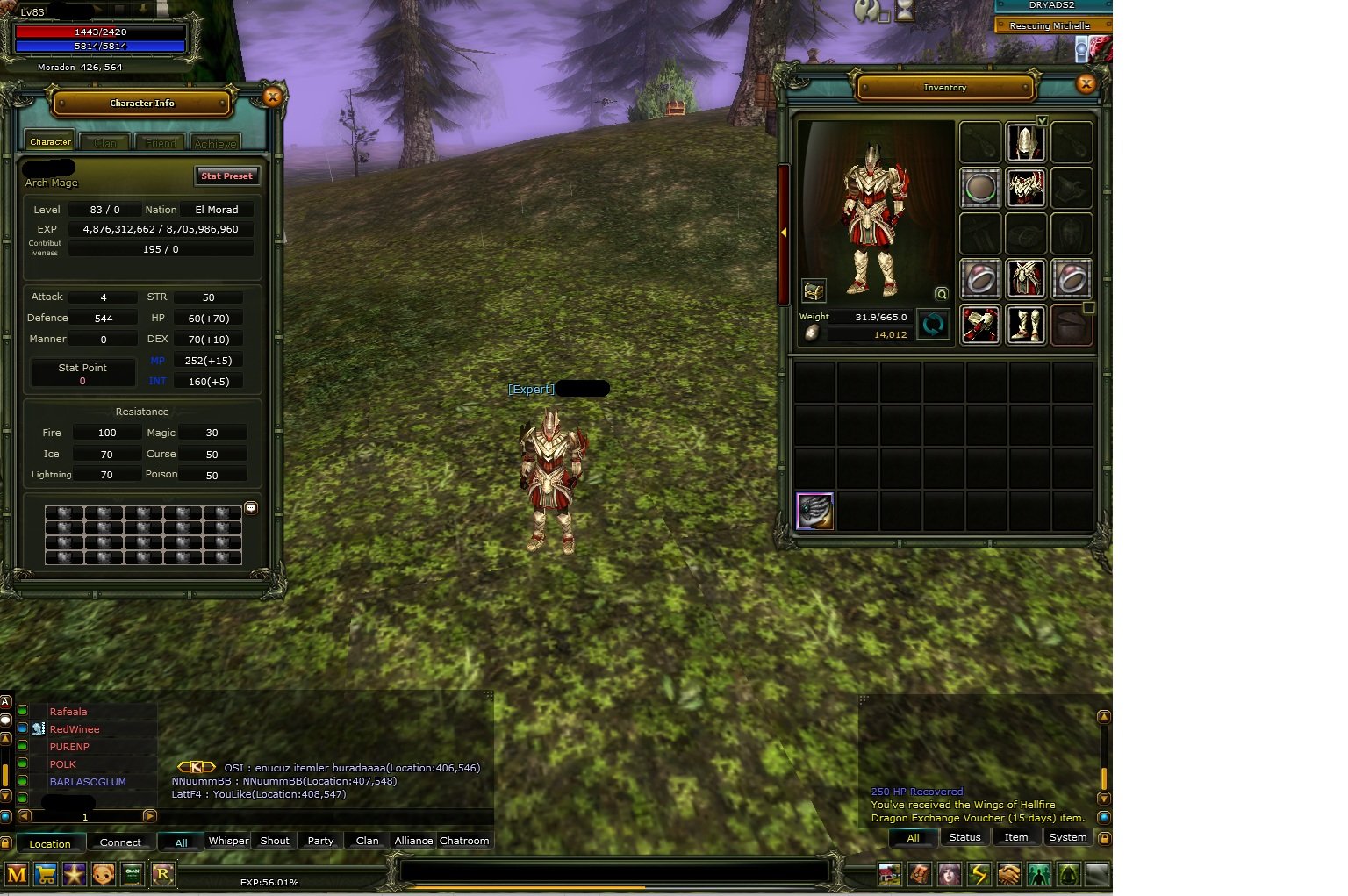Click the 'M' Moradon icon at bottom left
1348x896 pixels.
point(18,874)
